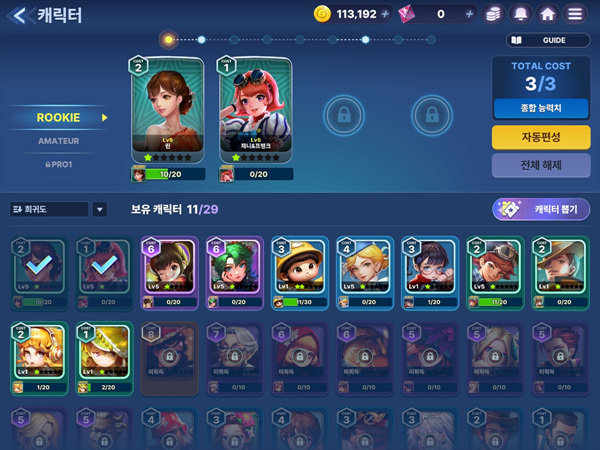Select the ROOKIE league tab
Screen dimensions: 600x450
tap(58, 117)
